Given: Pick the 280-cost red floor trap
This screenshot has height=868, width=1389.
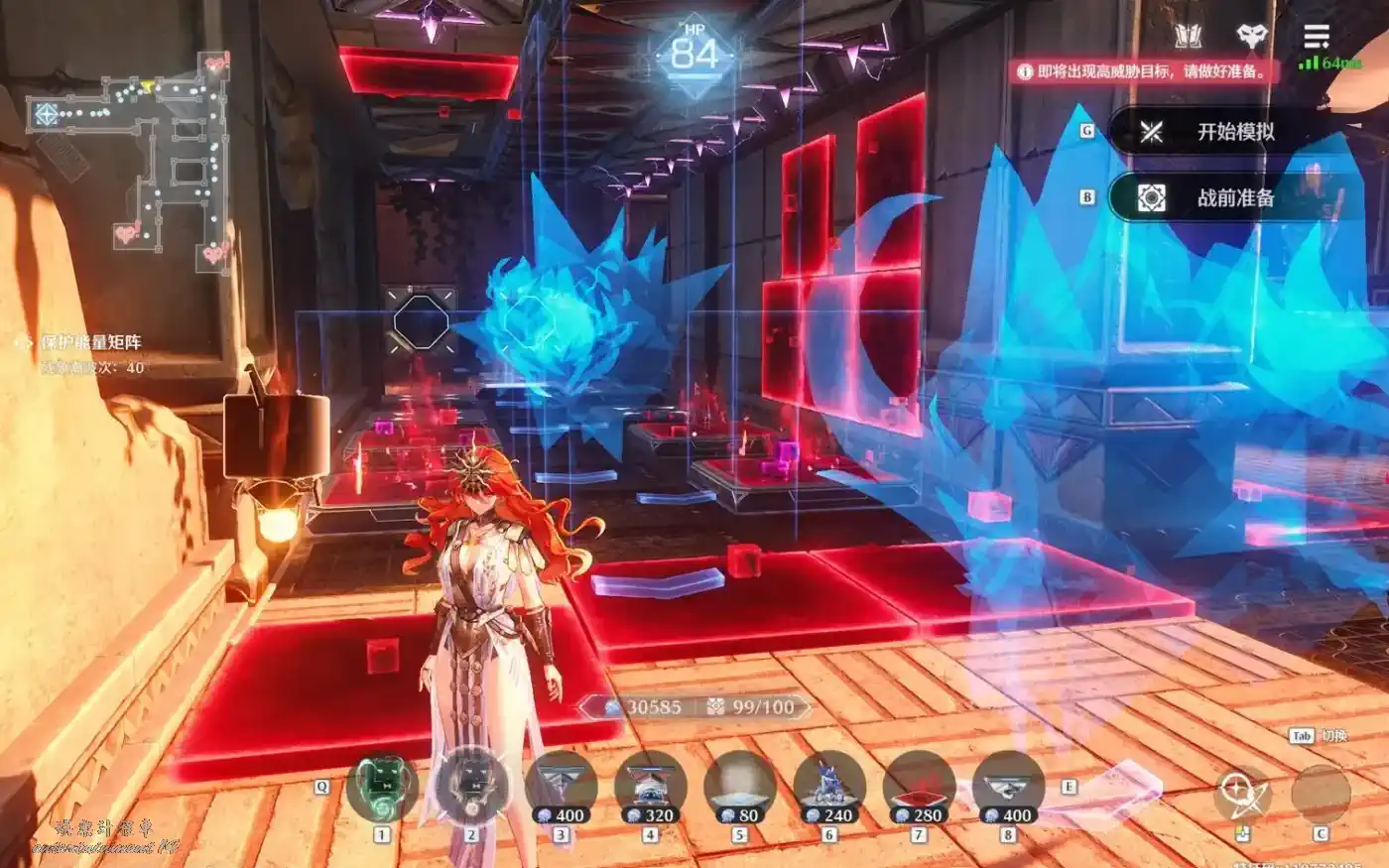Looking at the screenshot, I should [919, 789].
